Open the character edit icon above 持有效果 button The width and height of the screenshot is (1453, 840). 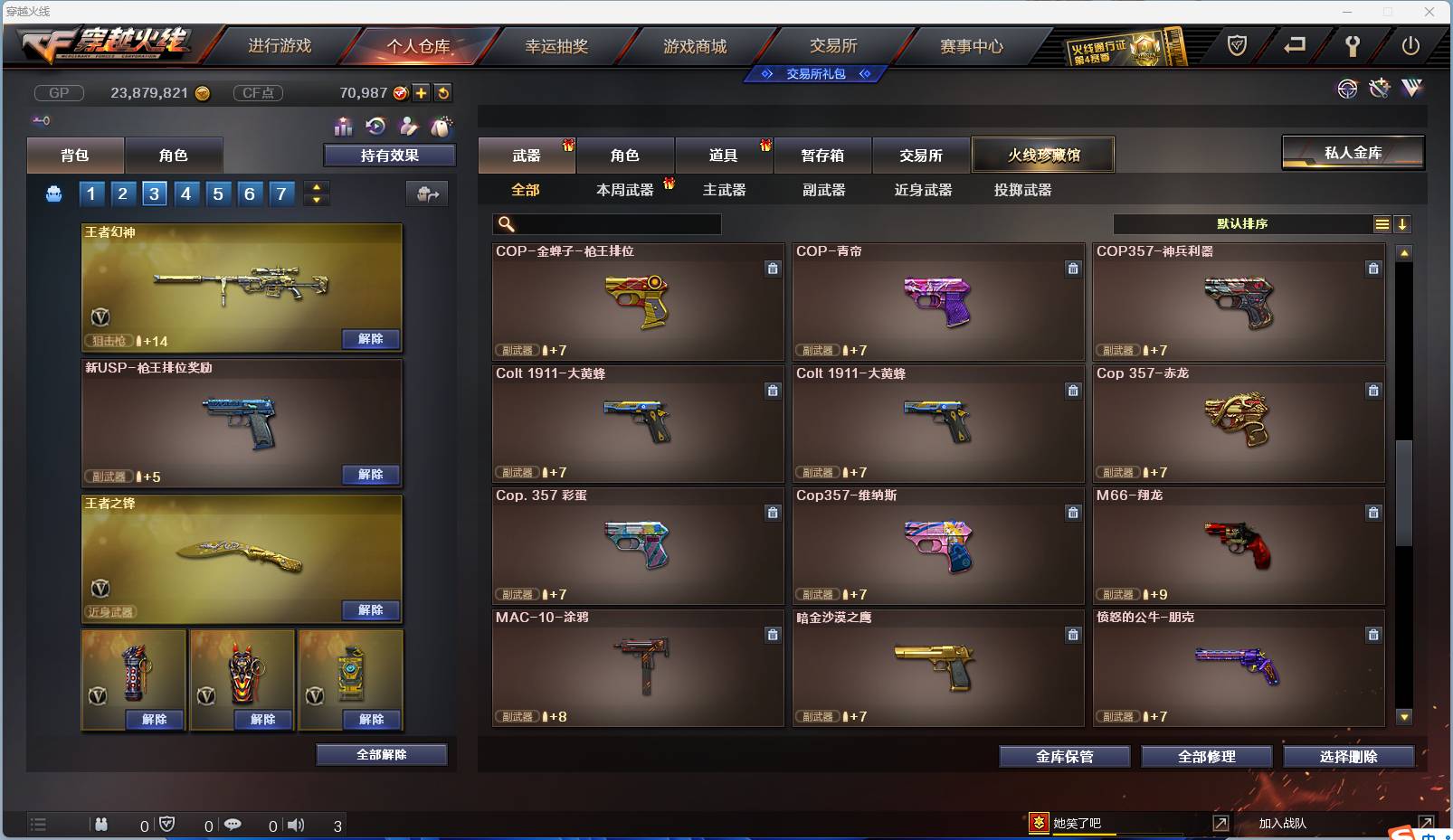click(407, 128)
